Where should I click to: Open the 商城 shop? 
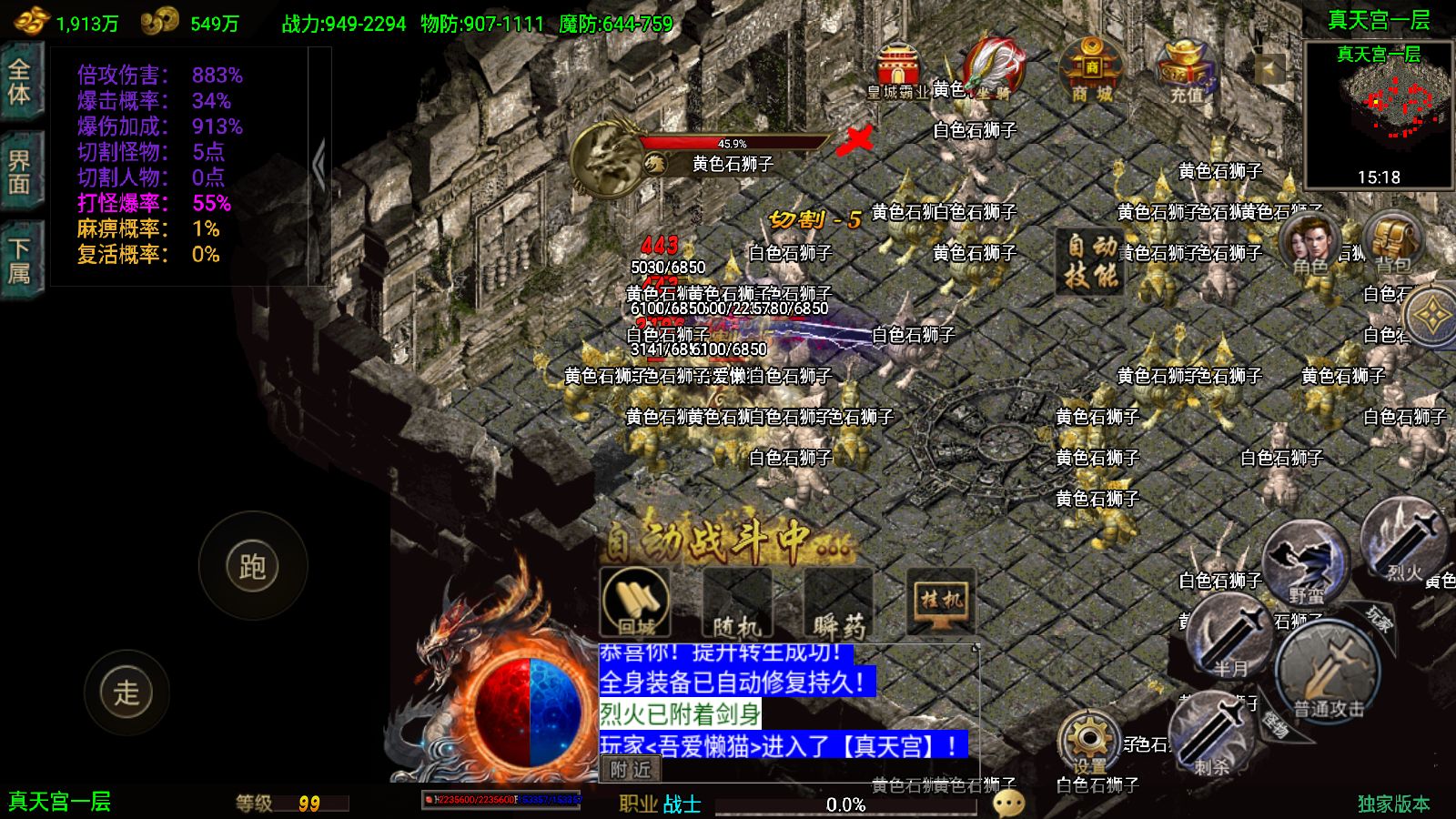pyautogui.click(x=1090, y=70)
